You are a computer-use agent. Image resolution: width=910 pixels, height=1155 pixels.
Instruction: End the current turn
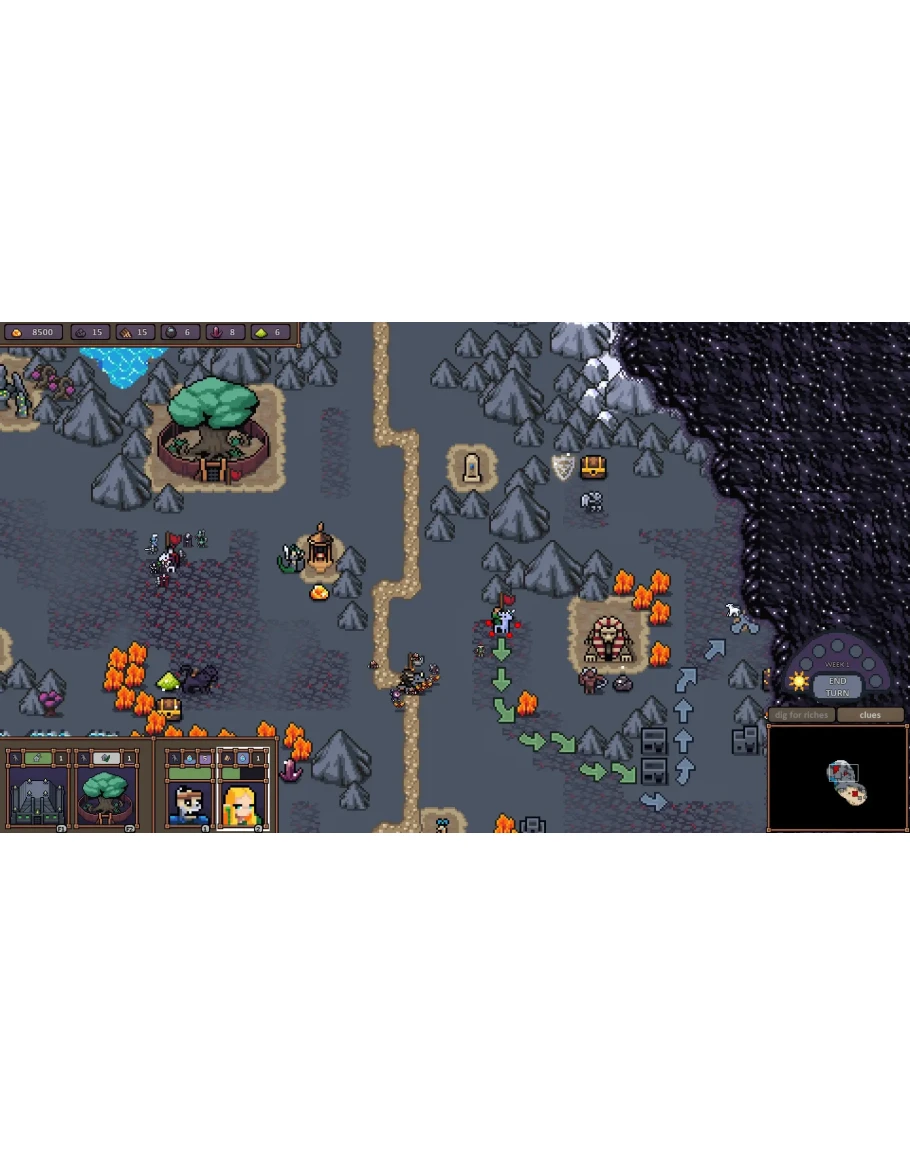coord(837,687)
